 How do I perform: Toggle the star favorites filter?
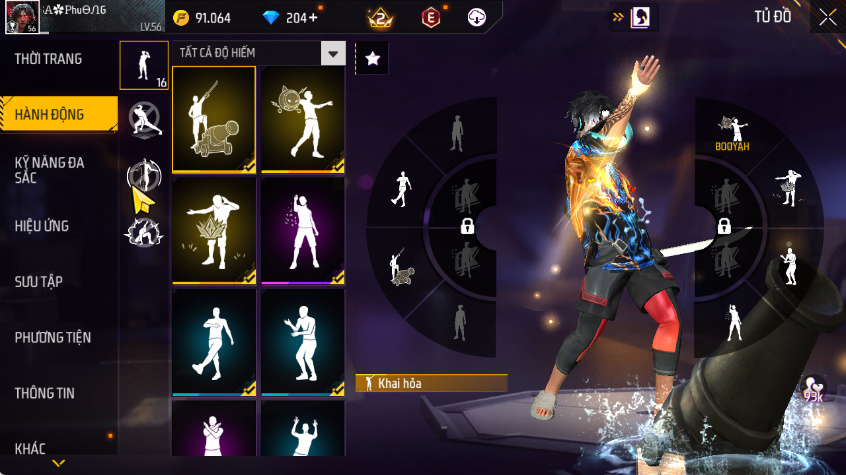(372, 59)
